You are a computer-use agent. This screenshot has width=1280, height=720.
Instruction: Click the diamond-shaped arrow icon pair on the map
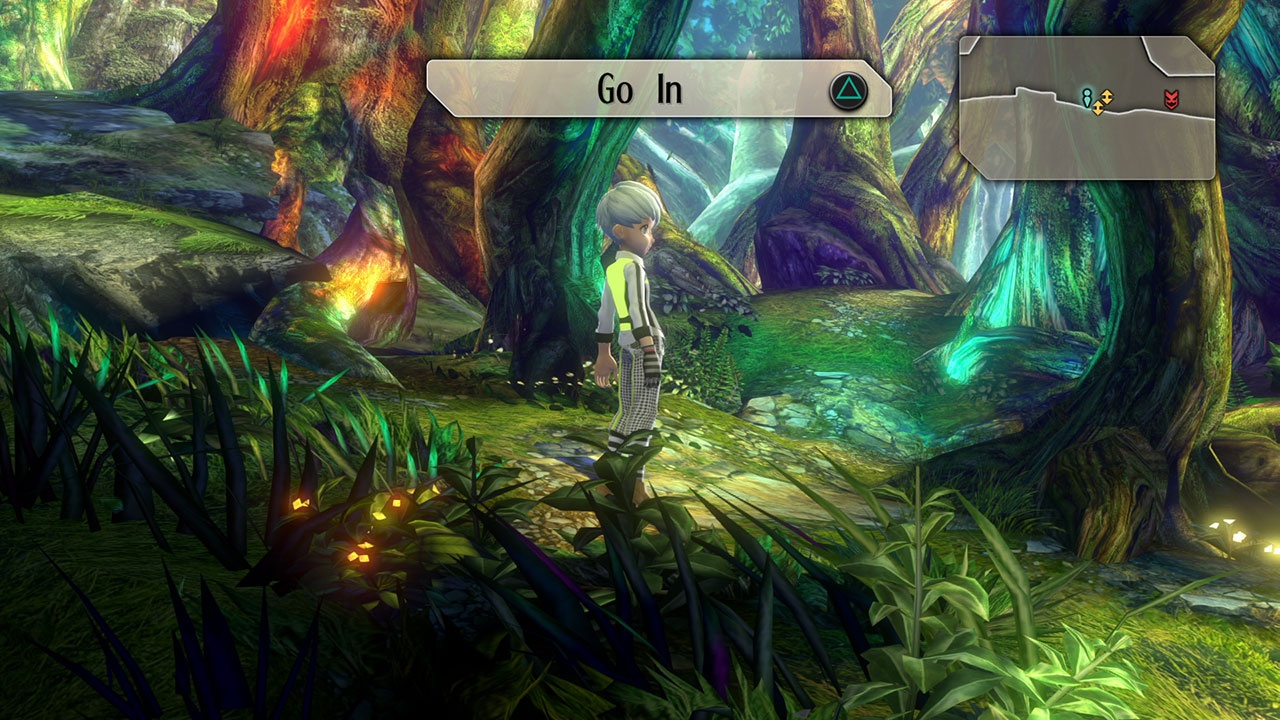click(1103, 102)
